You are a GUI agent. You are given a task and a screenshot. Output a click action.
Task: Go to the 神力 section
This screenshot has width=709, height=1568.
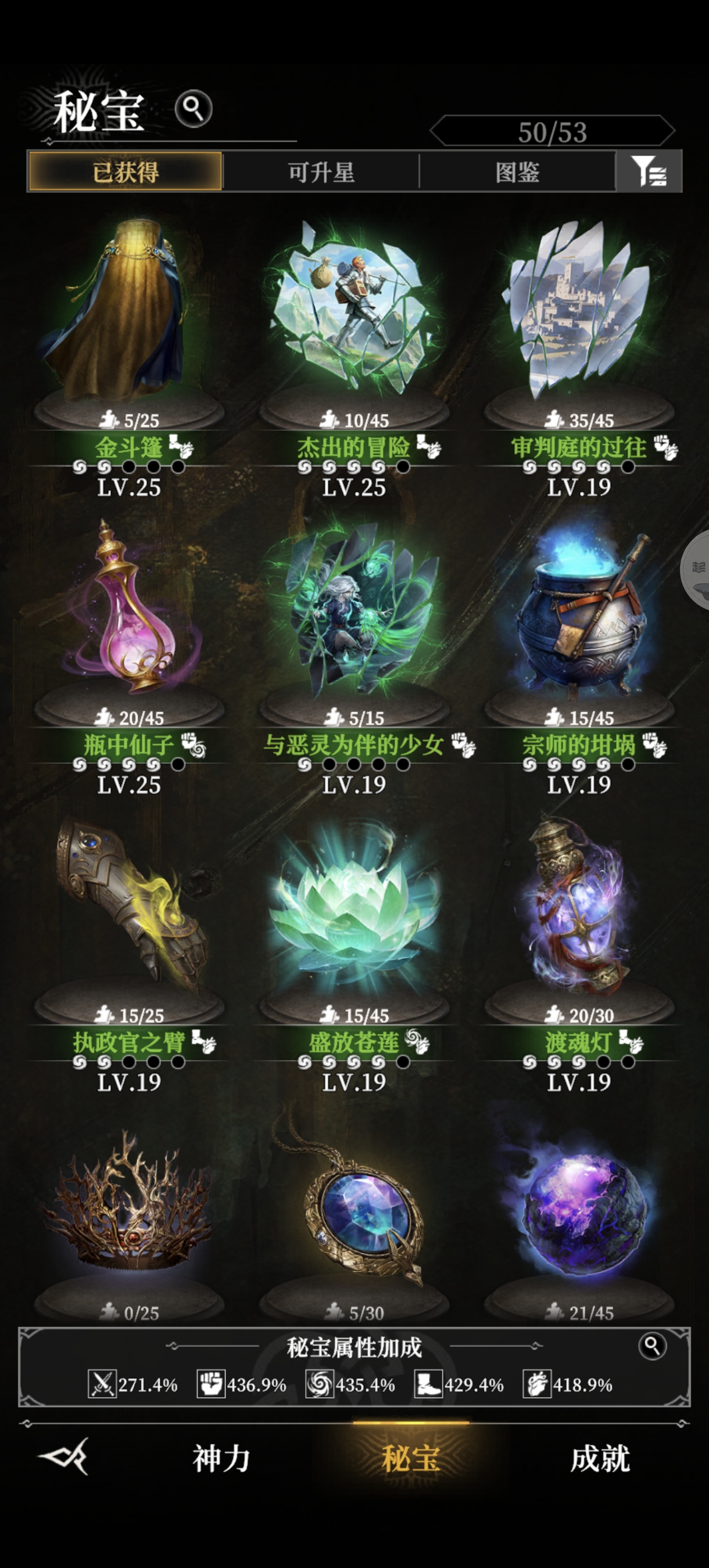point(222,1458)
